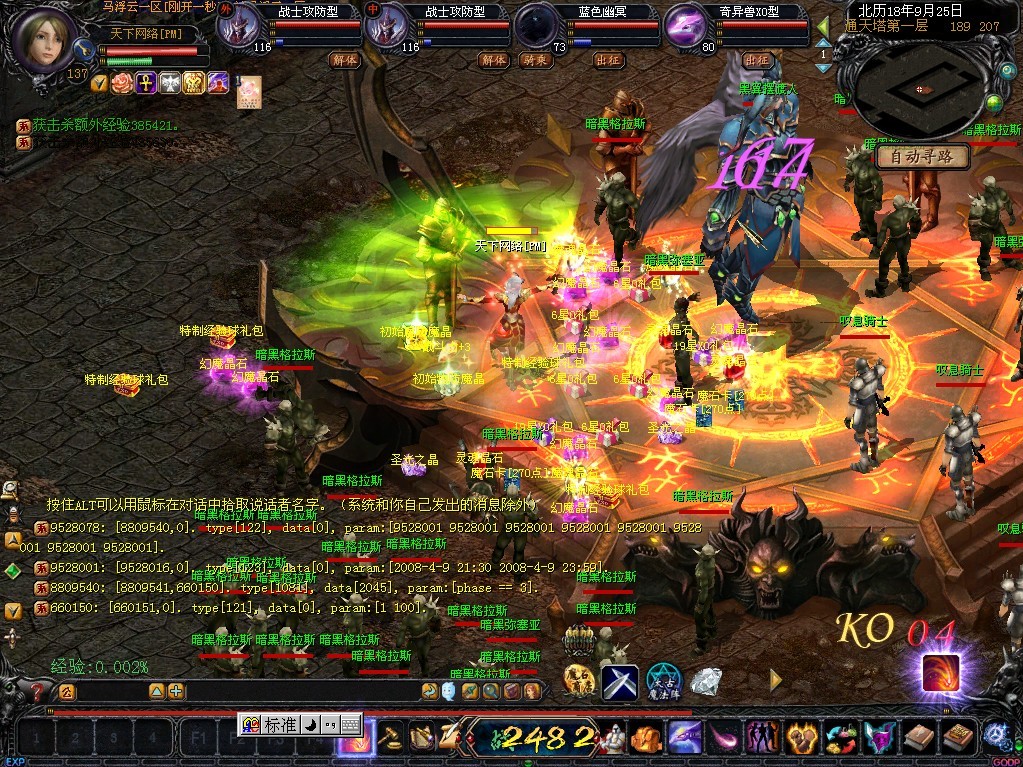Click 出征 under the 蓝色幽冥 pet
The height and width of the screenshot is (767, 1023).
[608, 60]
